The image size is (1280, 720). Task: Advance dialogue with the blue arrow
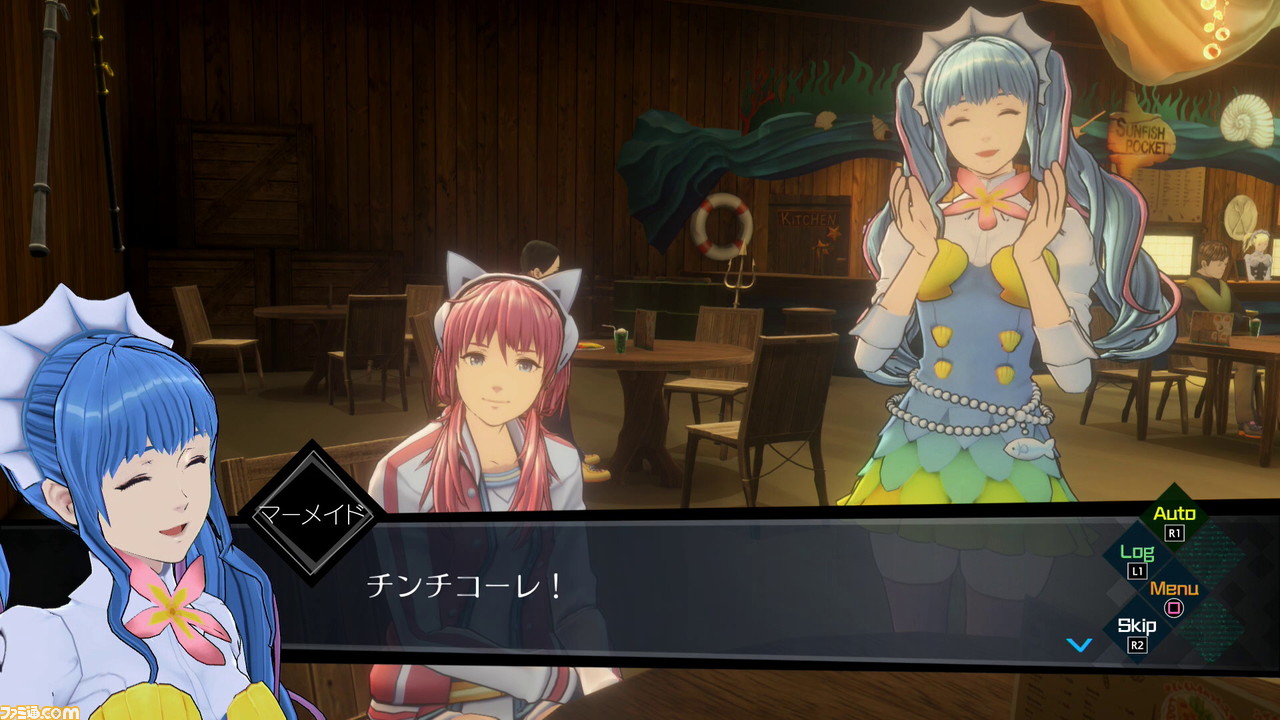click(x=1079, y=645)
